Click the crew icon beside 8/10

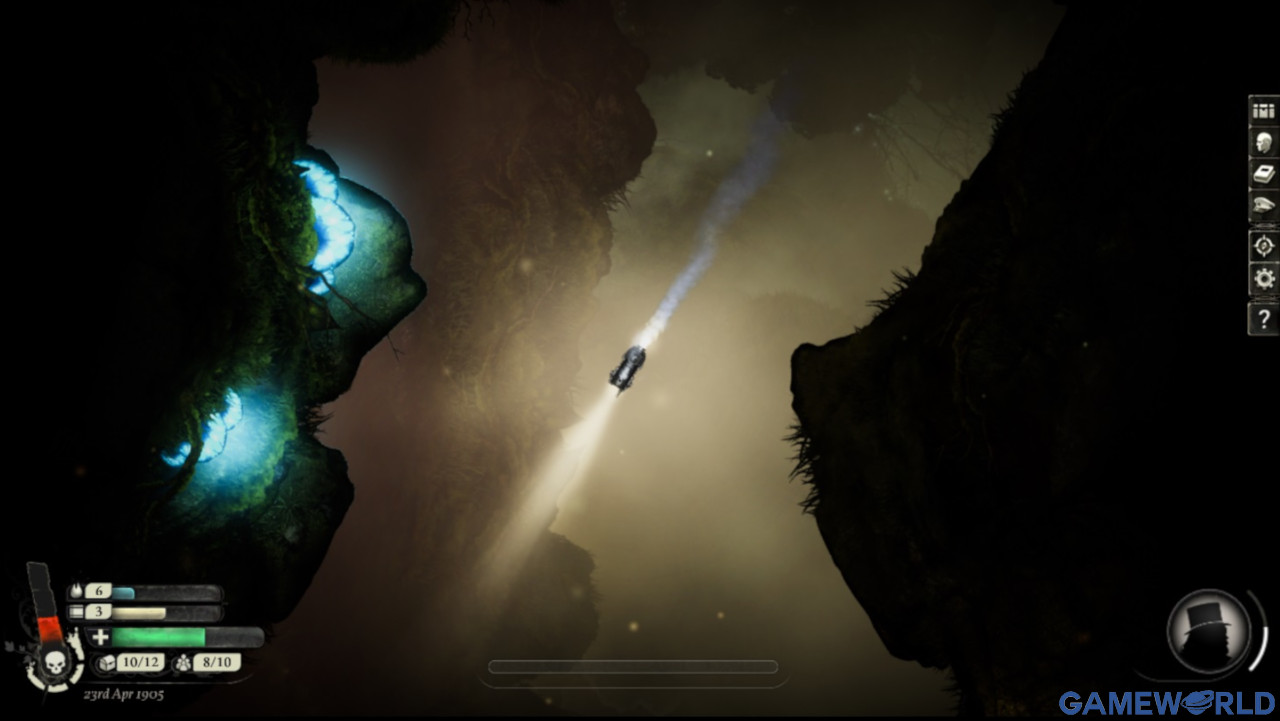[182, 664]
